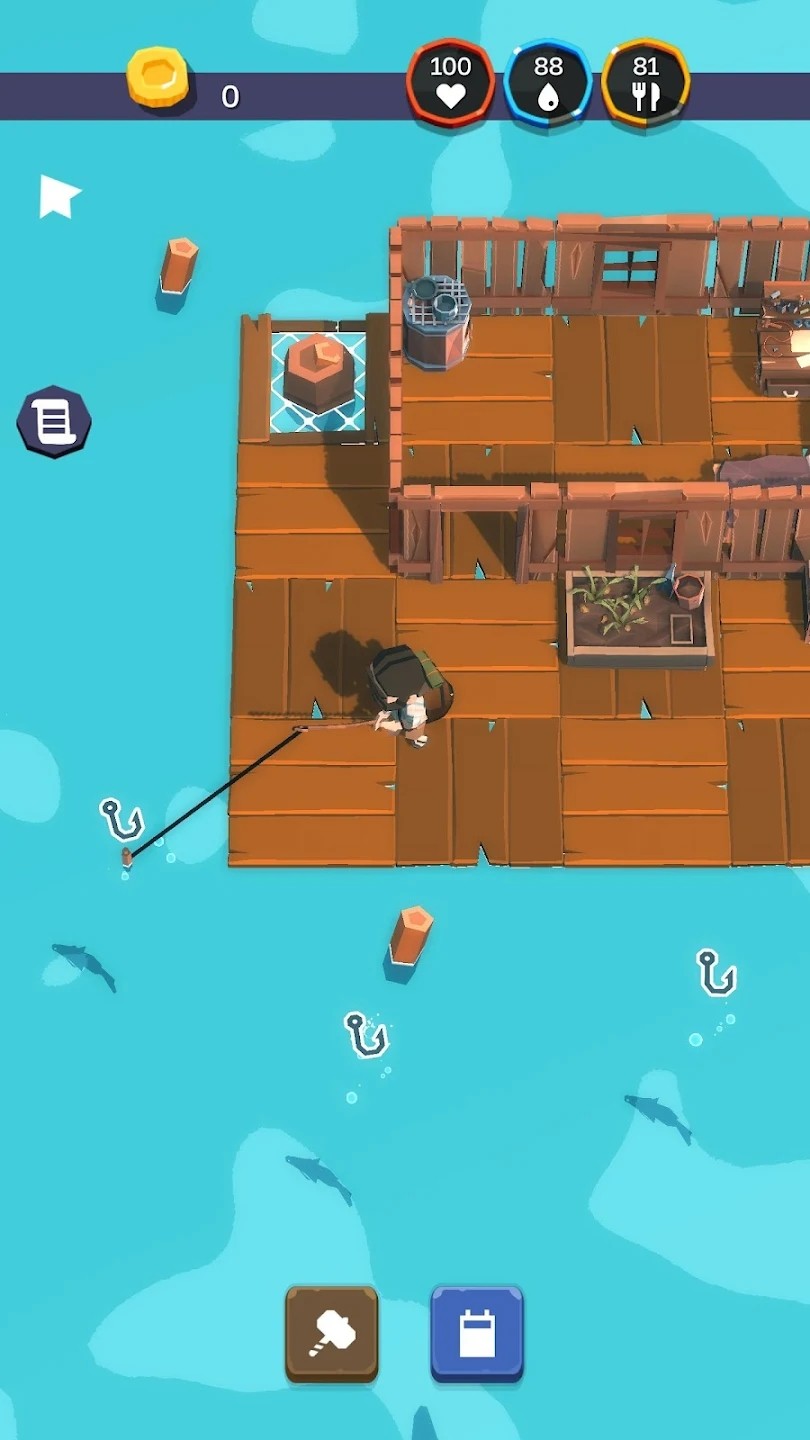Viewport: 810px width, 1440px height.
Task: Open the blue clipboard inventory button
Action: point(477,1333)
